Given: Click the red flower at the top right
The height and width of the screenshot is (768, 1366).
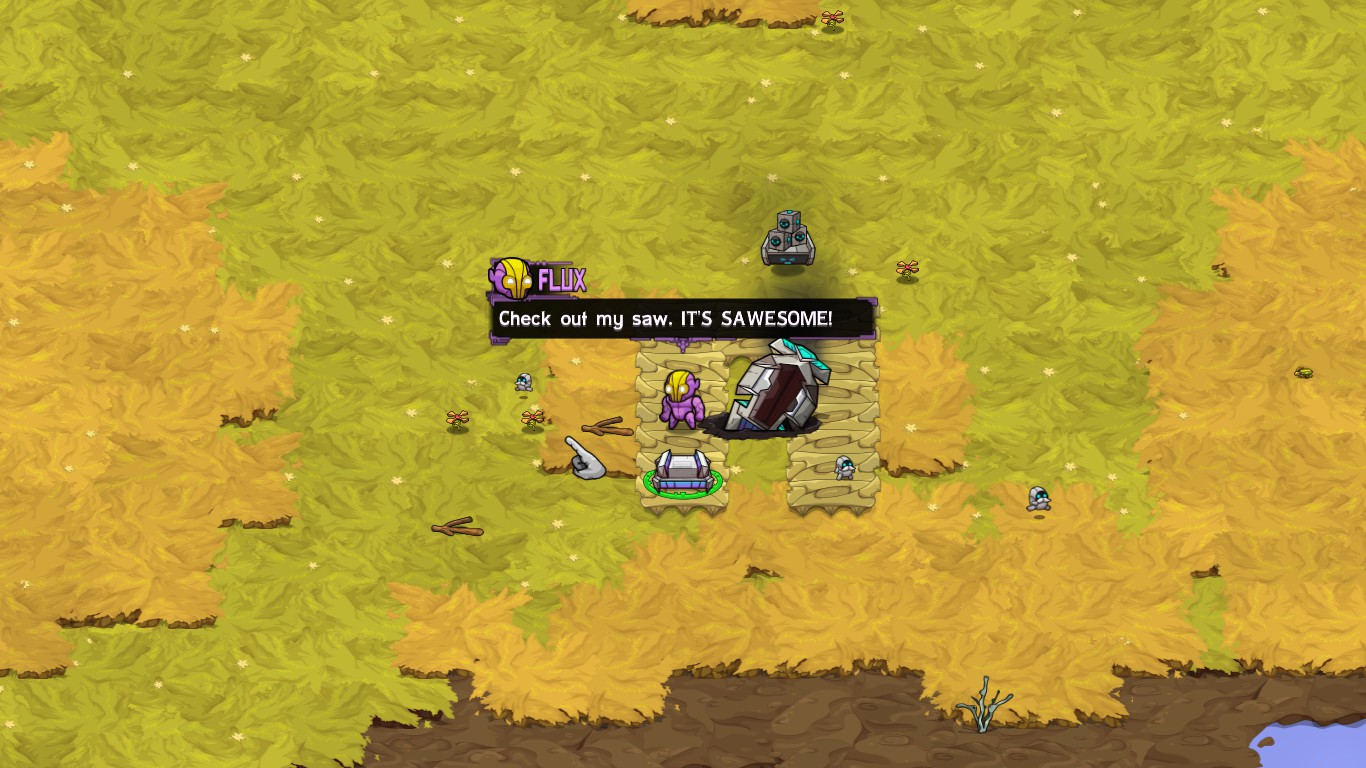Looking at the screenshot, I should (x=831, y=17).
